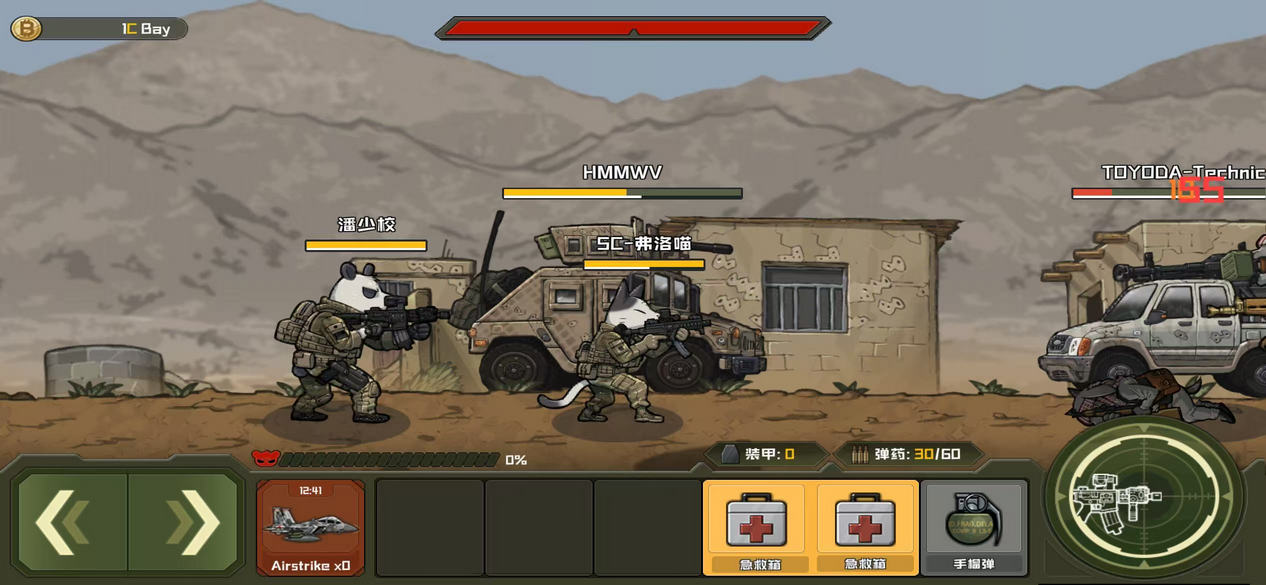This screenshot has width=1266, height=585.
Task: Select the 手榴弹 grenade item slot
Action: pos(973,526)
